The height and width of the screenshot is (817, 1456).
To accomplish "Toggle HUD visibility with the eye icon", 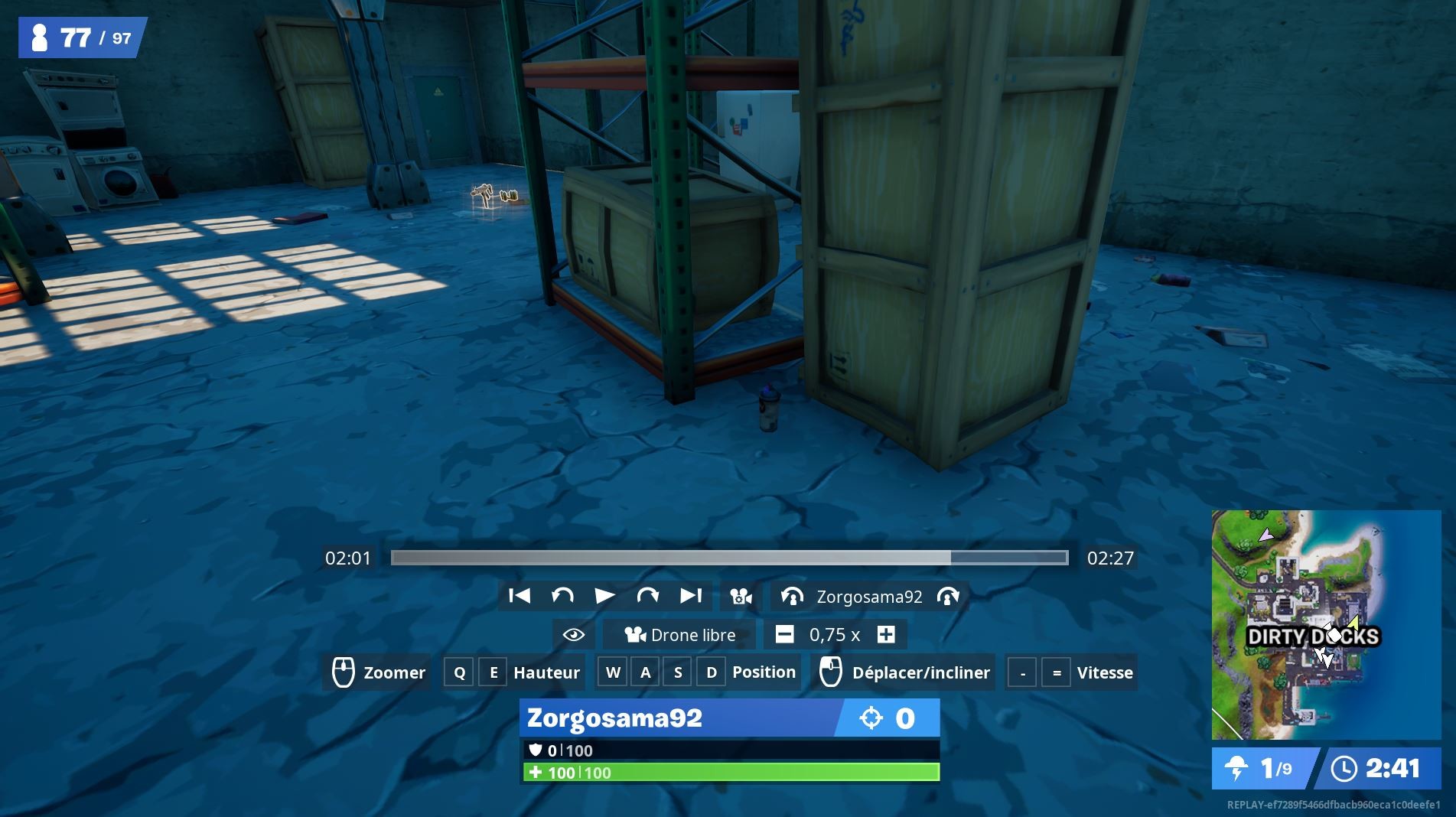I will (x=572, y=635).
